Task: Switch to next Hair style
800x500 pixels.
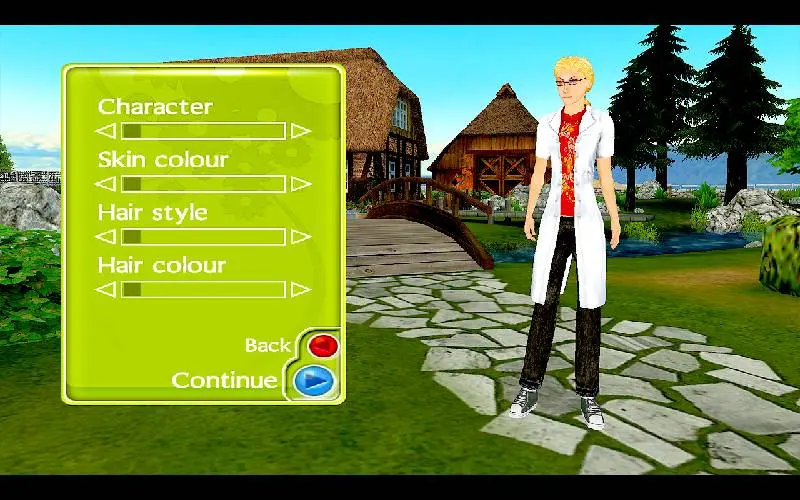Action: pyautogui.click(x=300, y=237)
